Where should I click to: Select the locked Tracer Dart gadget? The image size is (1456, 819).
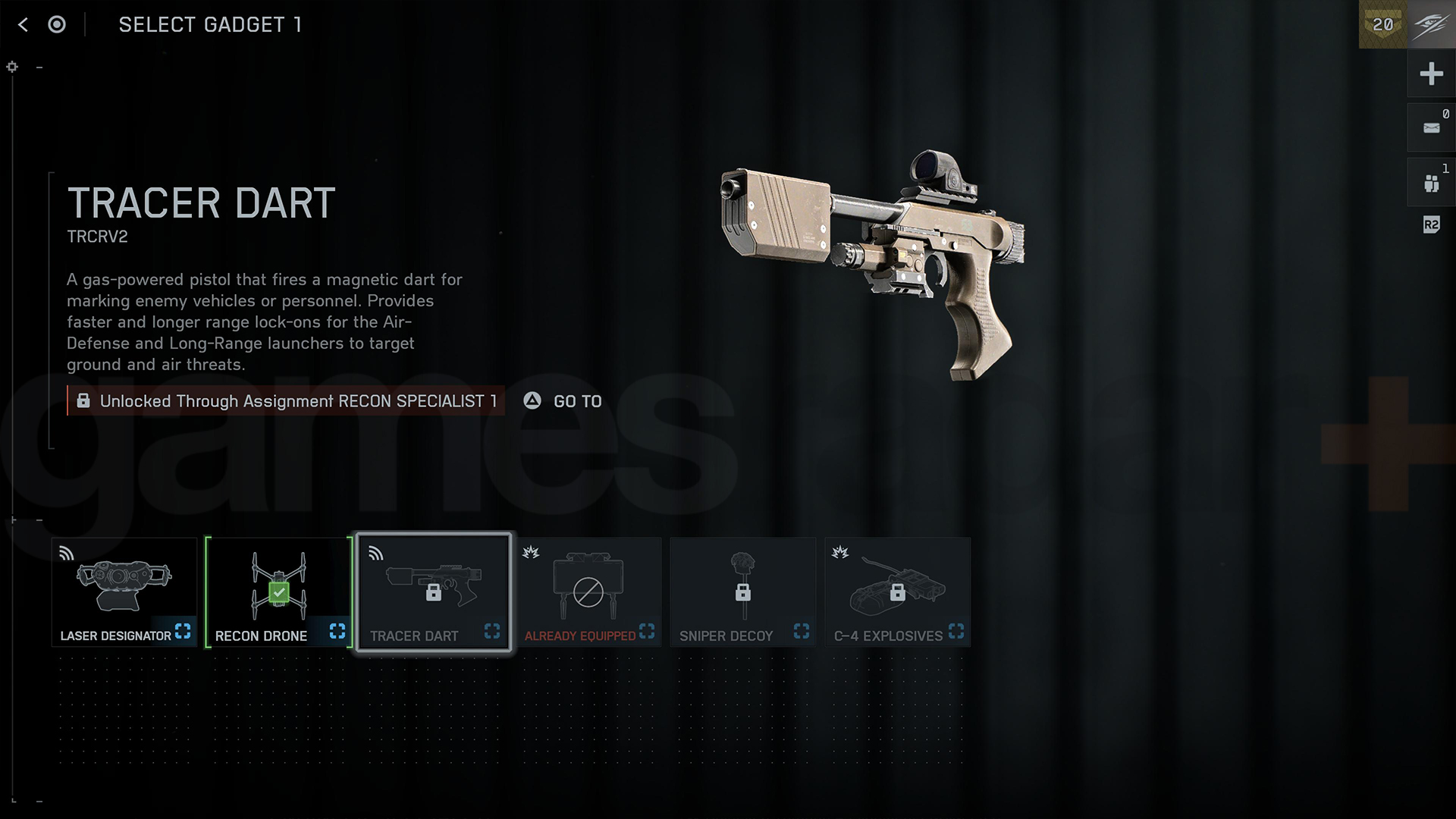coord(434,592)
